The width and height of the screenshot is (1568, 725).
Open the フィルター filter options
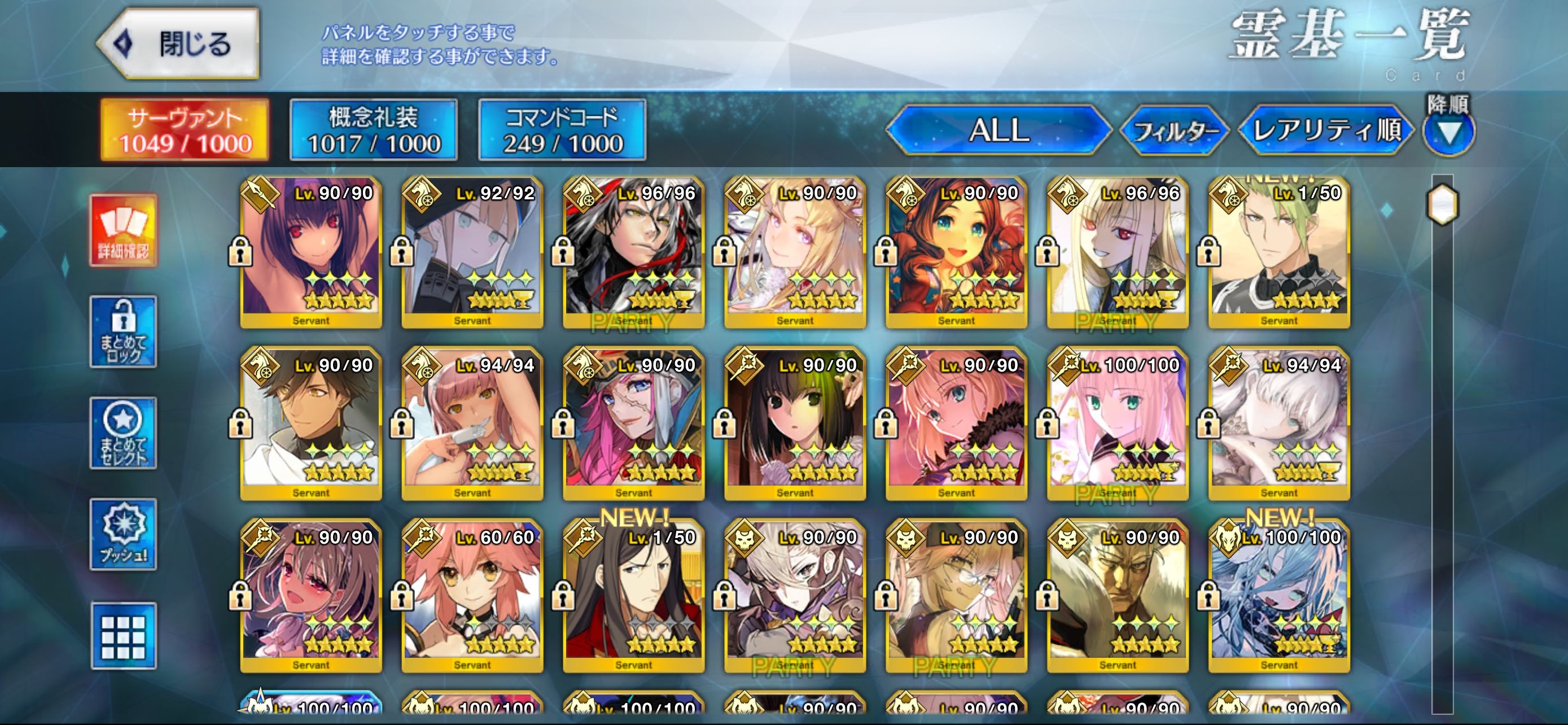point(1174,131)
